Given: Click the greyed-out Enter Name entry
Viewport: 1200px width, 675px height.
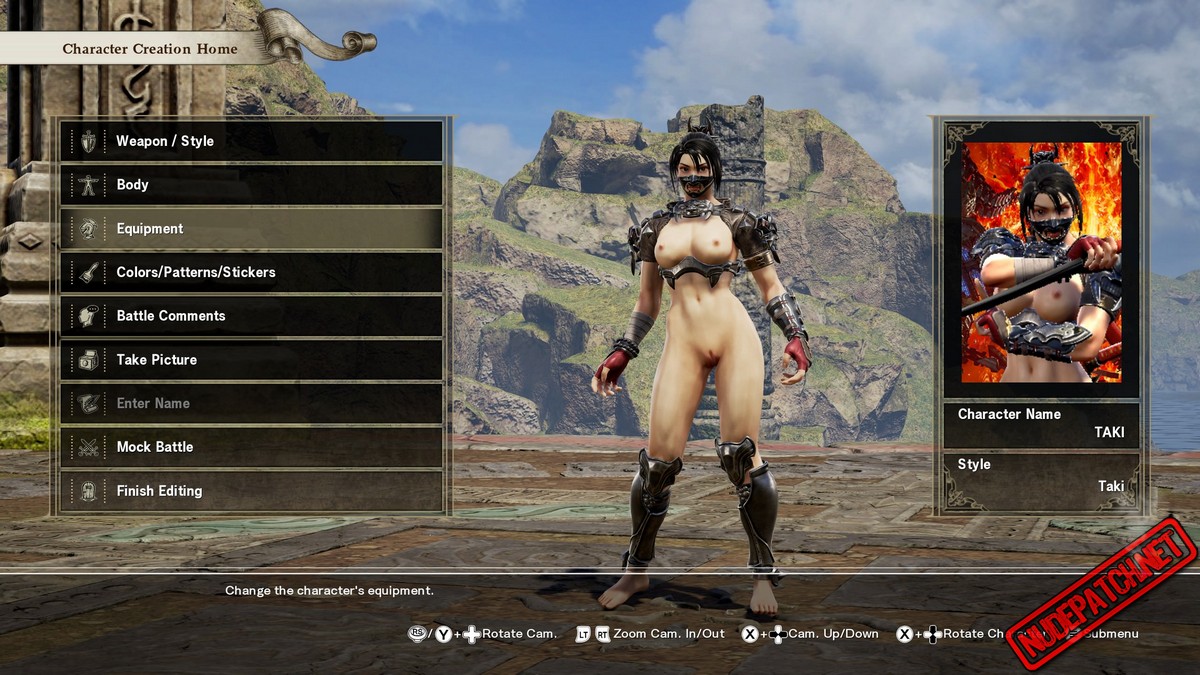Looking at the screenshot, I should pos(250,403).
